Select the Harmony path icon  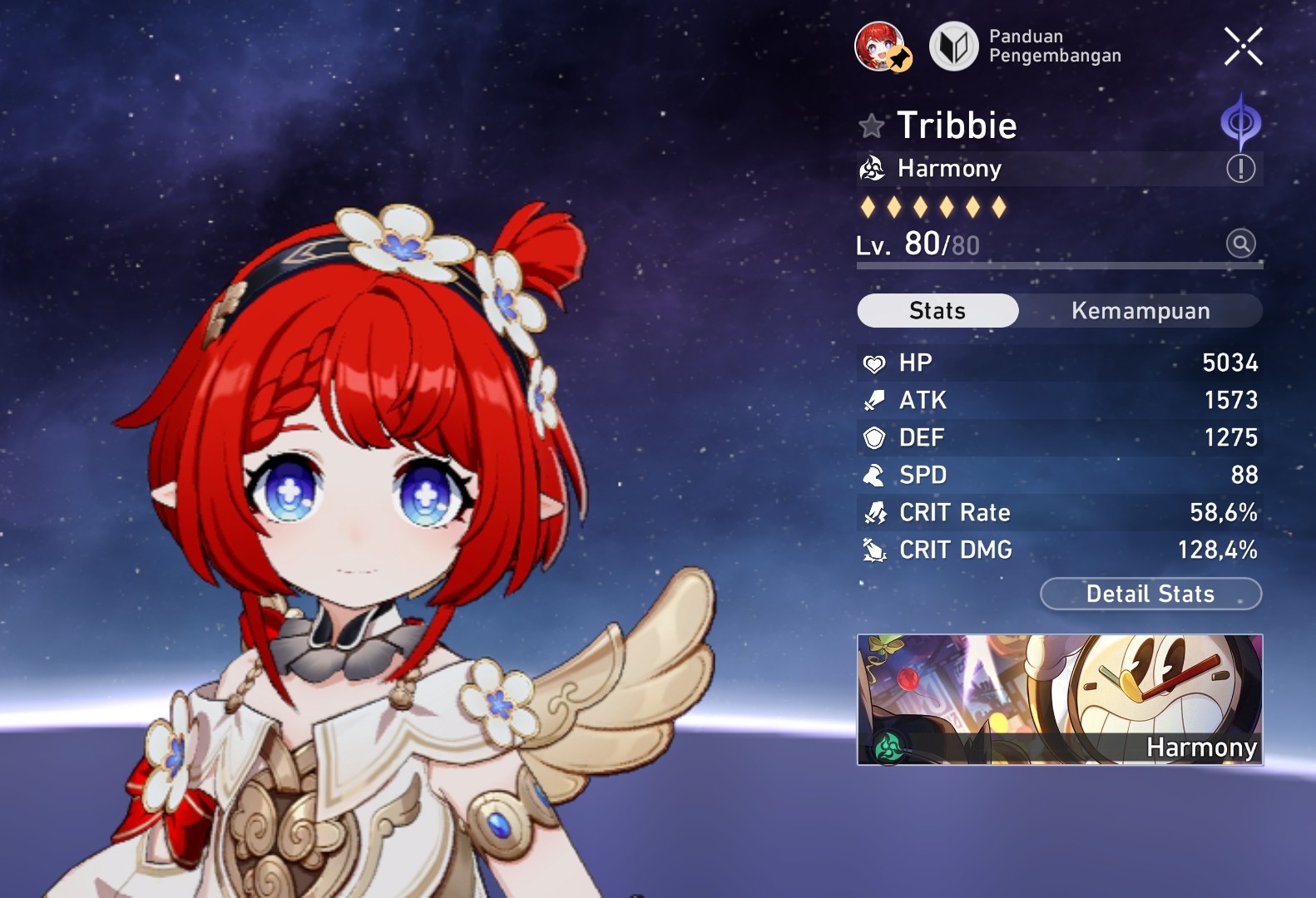pyautogui.click(x=873, y=168)
